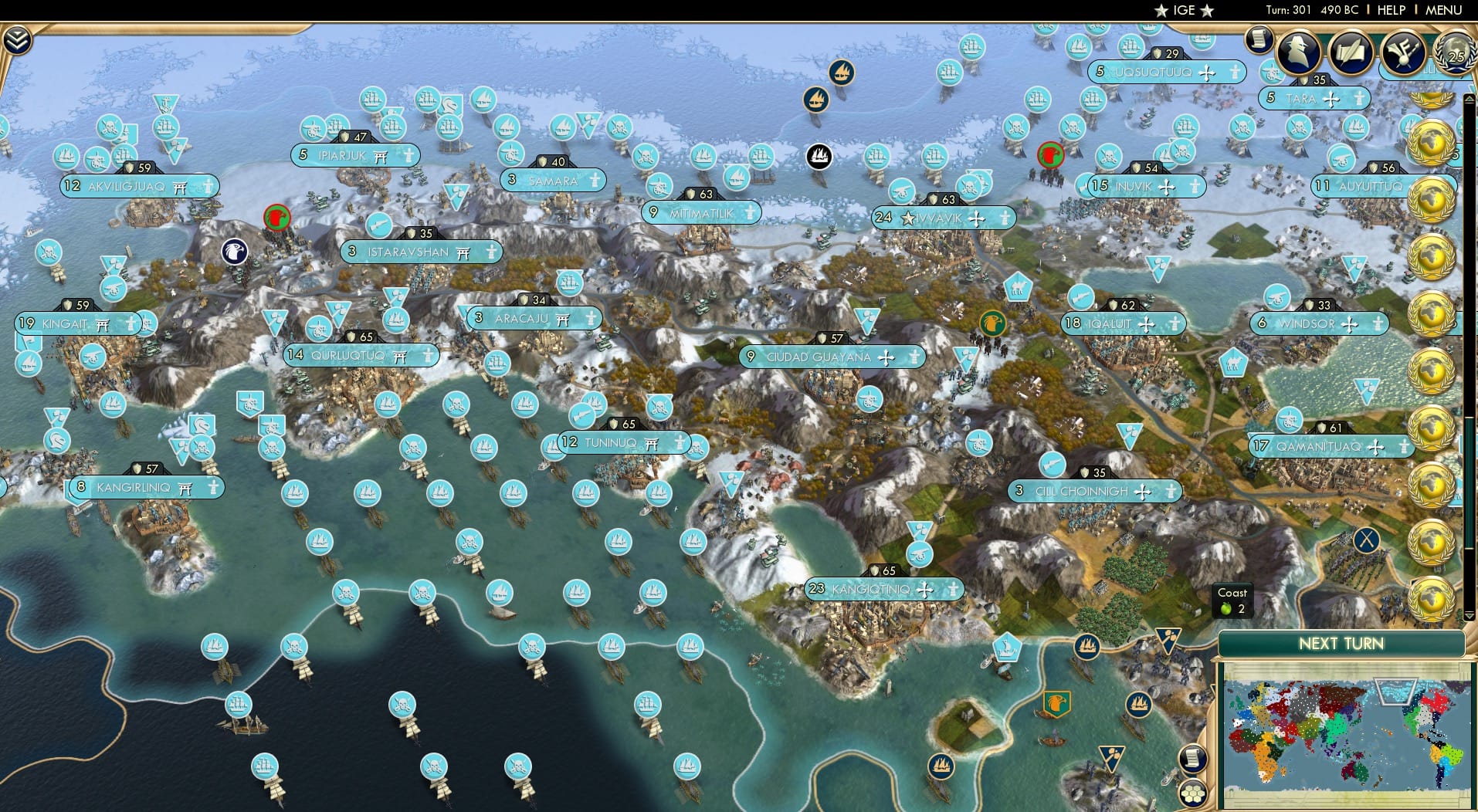Click the red Great General marker near Inuvik
1478x812 pixels.
[1050, 154]
